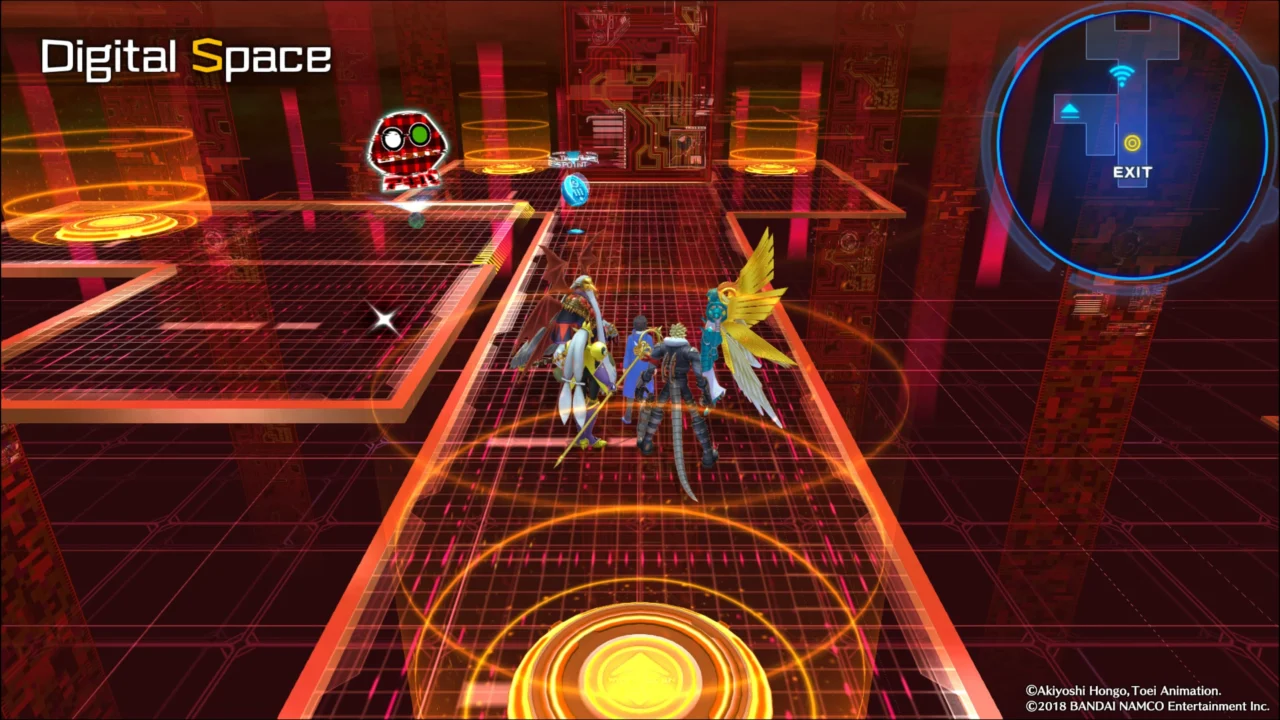
Task: Select the blue eject triangle icon on the minimap
Action: (x=1070, y=108)
